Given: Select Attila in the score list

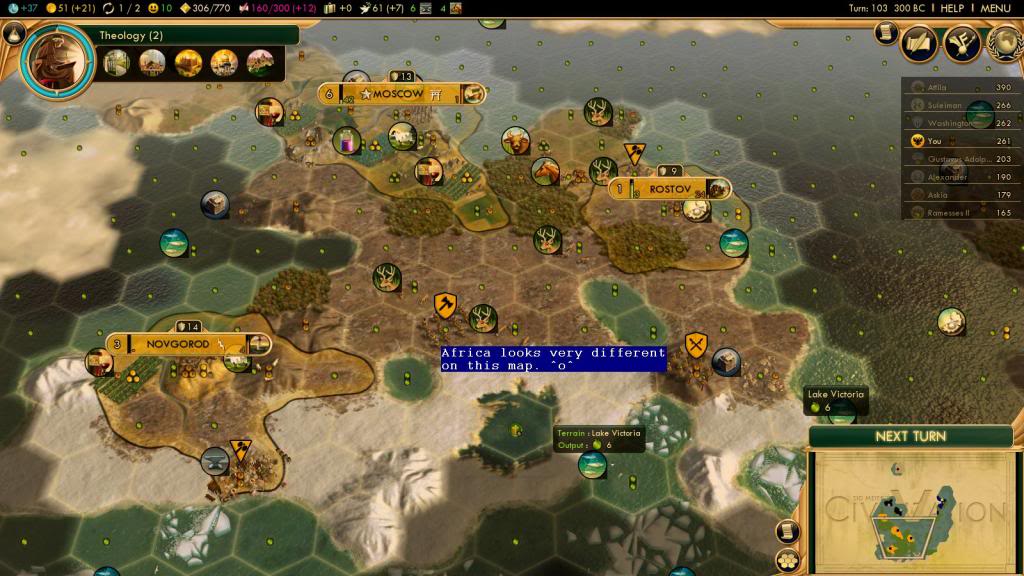Looking at the screenshot, I should tap(961, 88).
